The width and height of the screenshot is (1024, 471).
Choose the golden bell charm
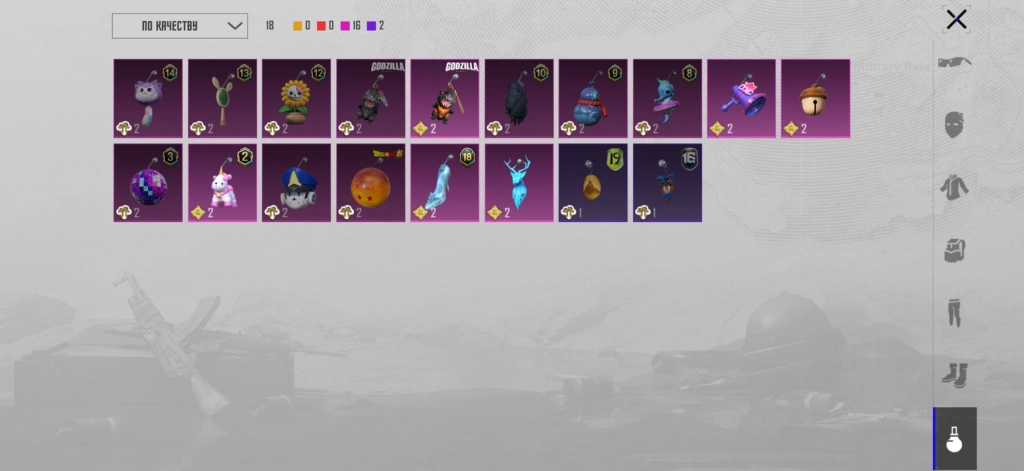pyautogui.click(x=815, y=98)
